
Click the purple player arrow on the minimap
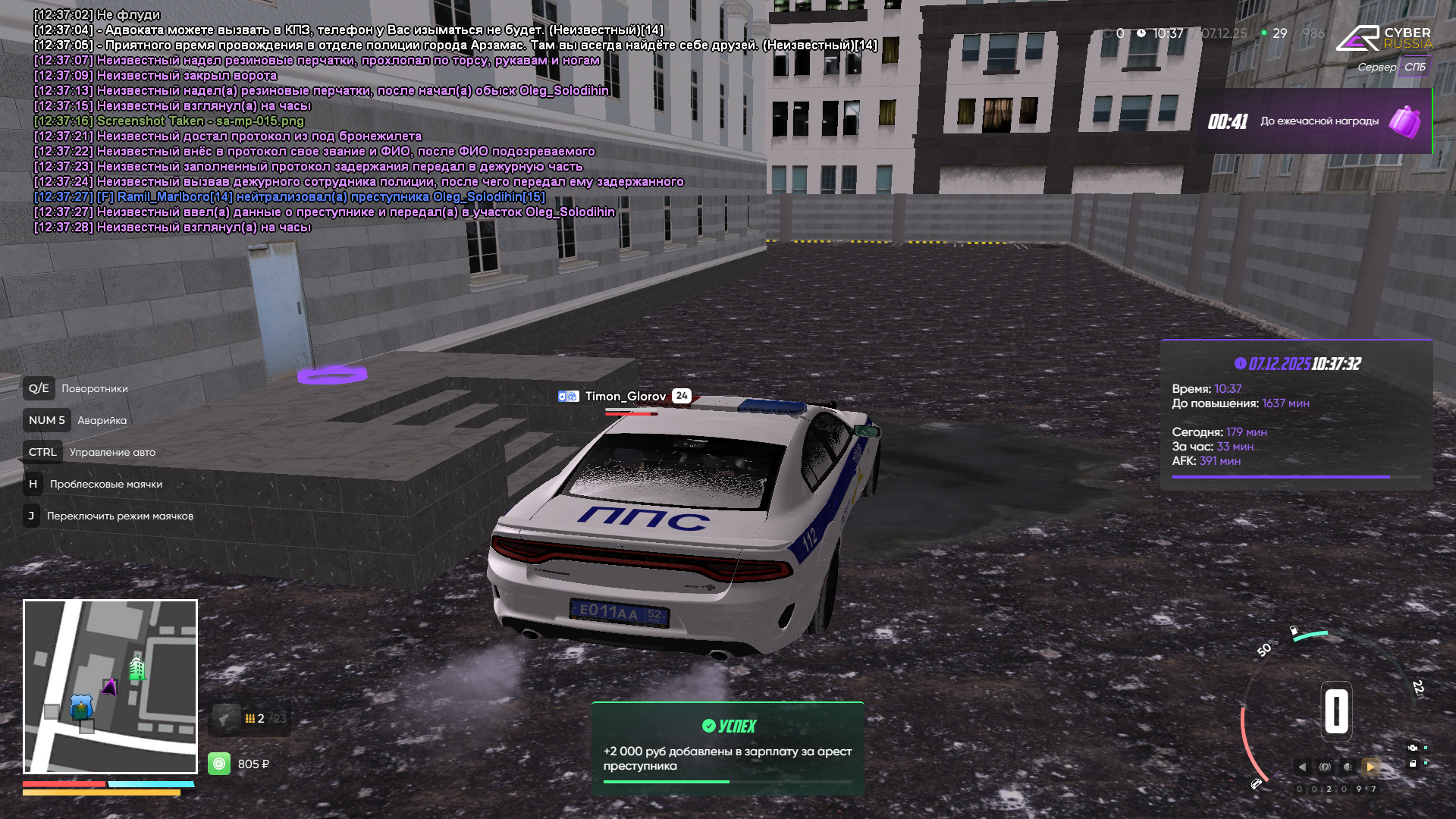[110, 688]
